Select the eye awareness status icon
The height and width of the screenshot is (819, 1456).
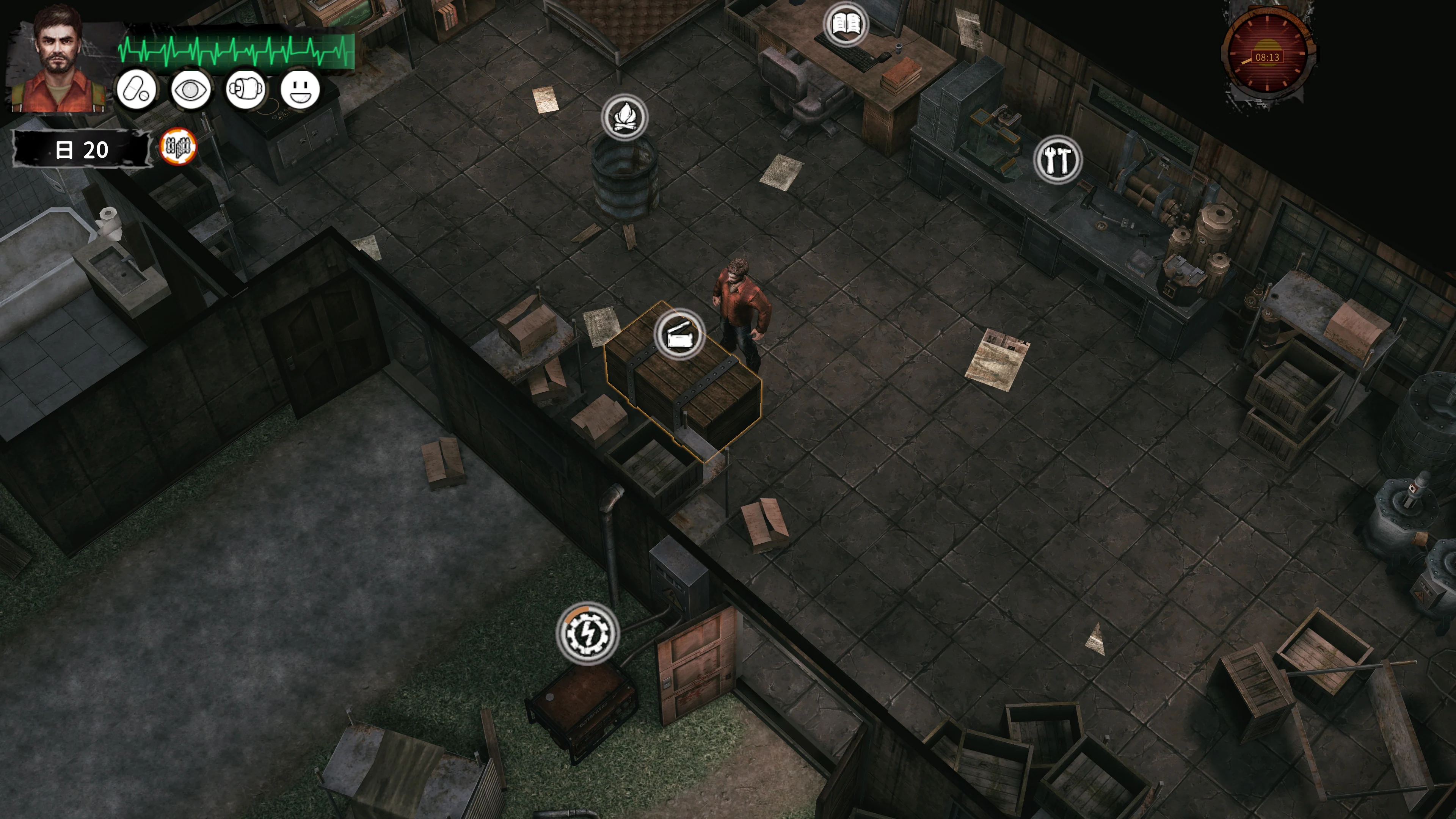coord(190,90)
